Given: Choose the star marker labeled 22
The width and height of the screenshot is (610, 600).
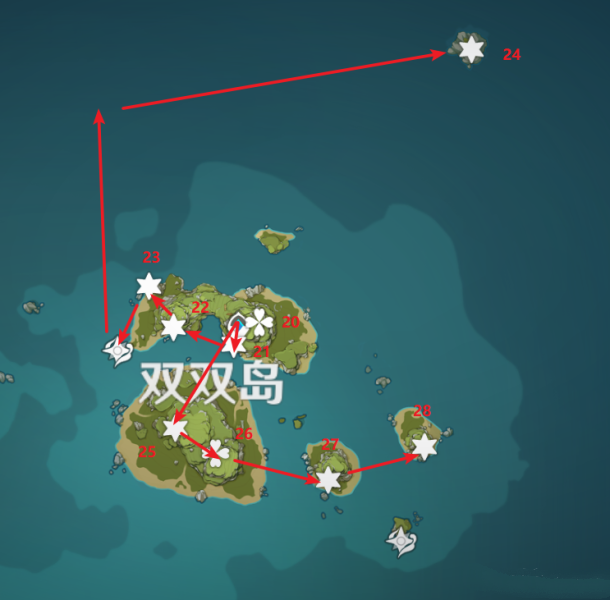Looking at the screenshot, I should pos(174,327).
